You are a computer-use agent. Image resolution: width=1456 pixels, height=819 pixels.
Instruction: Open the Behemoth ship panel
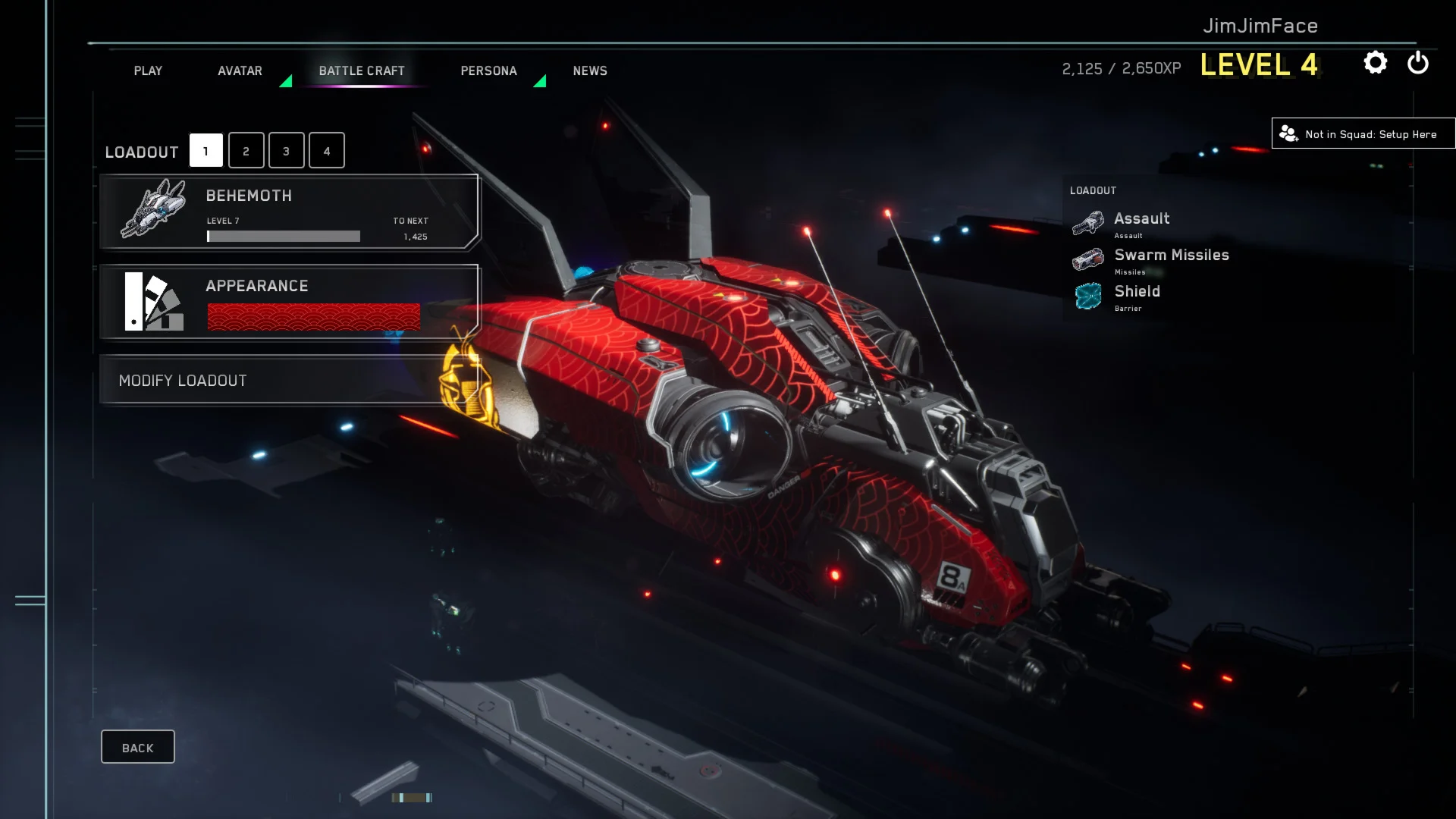(289, 212)
